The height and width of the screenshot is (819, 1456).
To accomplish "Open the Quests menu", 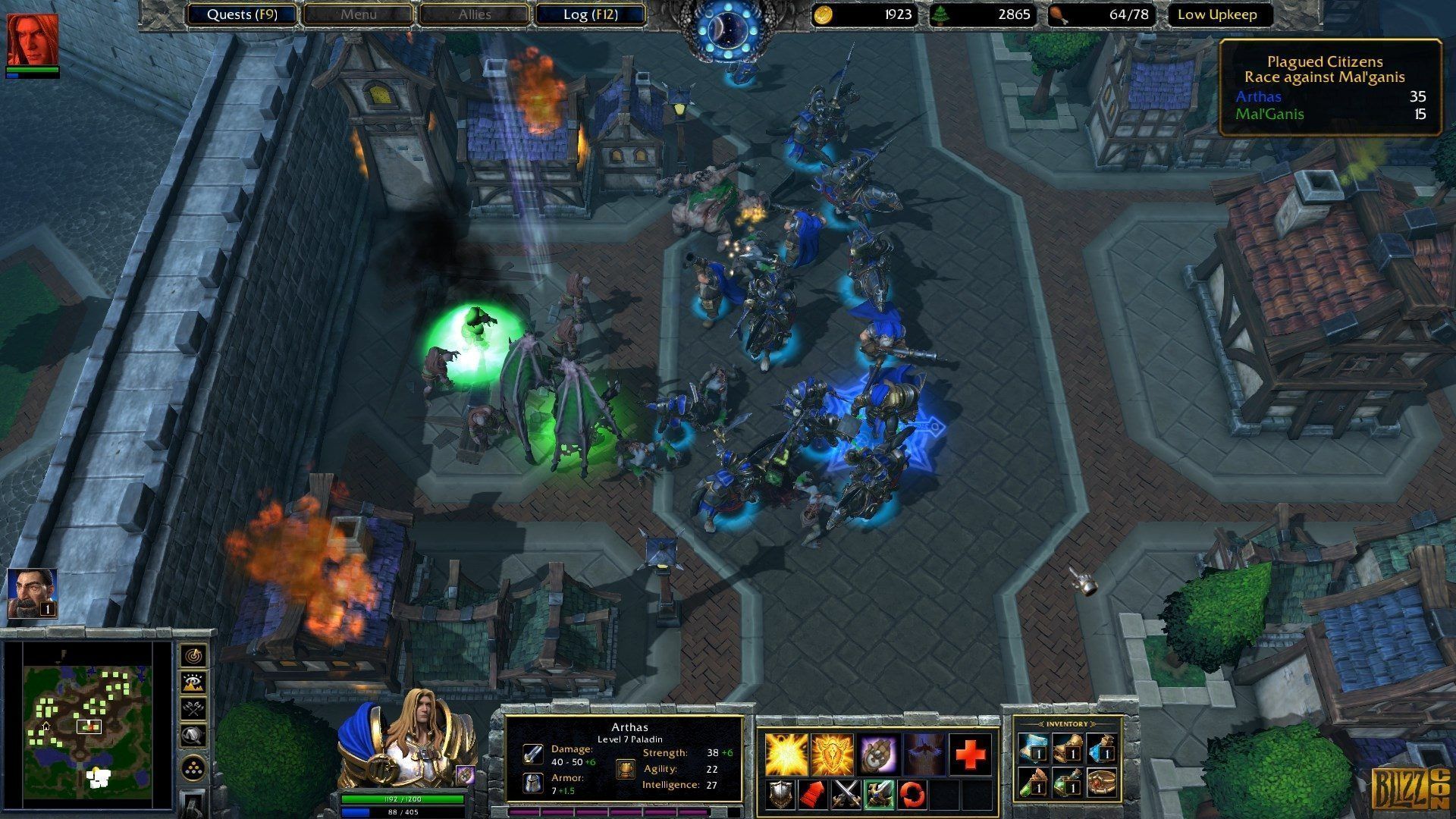I will click(241, 14).
